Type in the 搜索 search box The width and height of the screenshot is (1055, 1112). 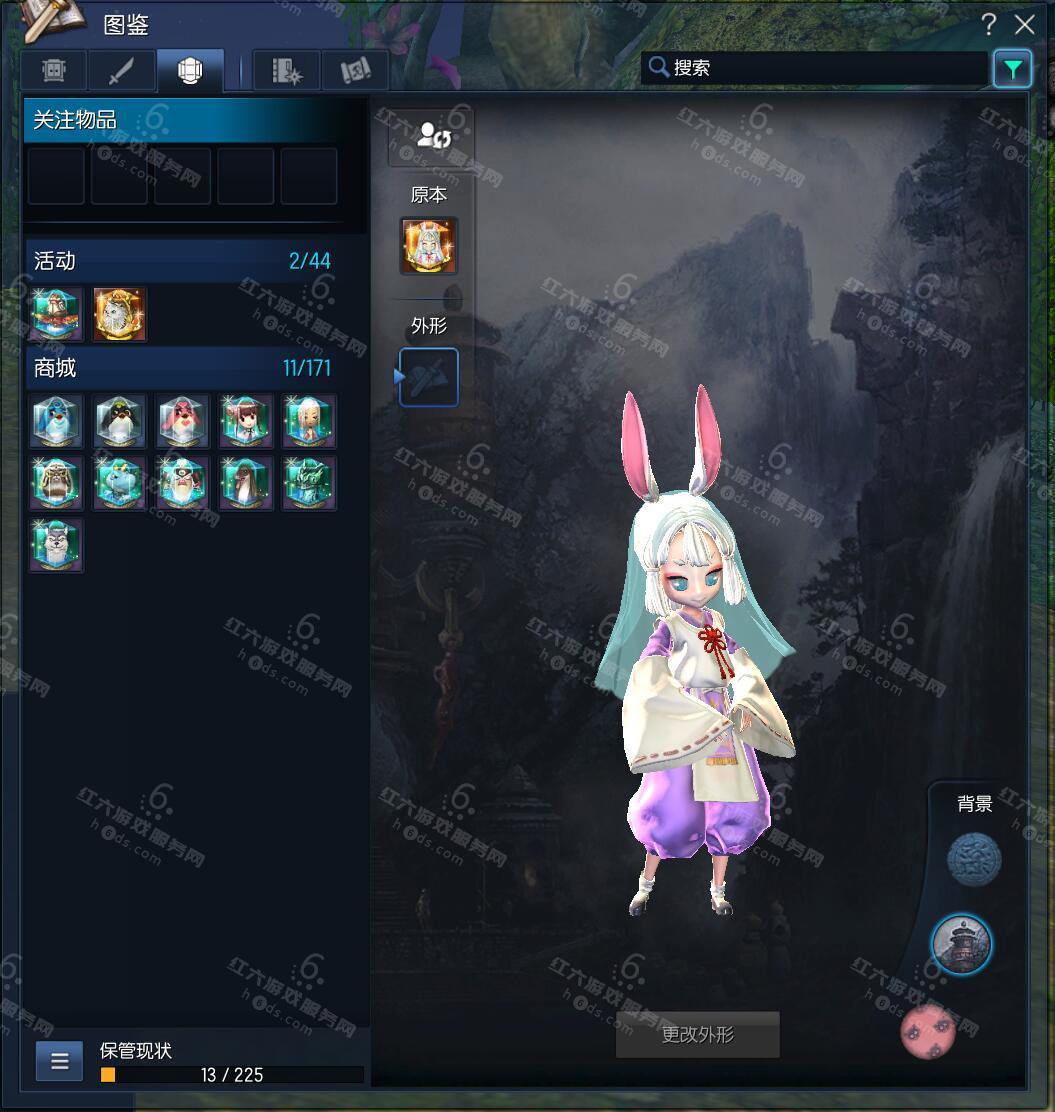pos(820,68)
